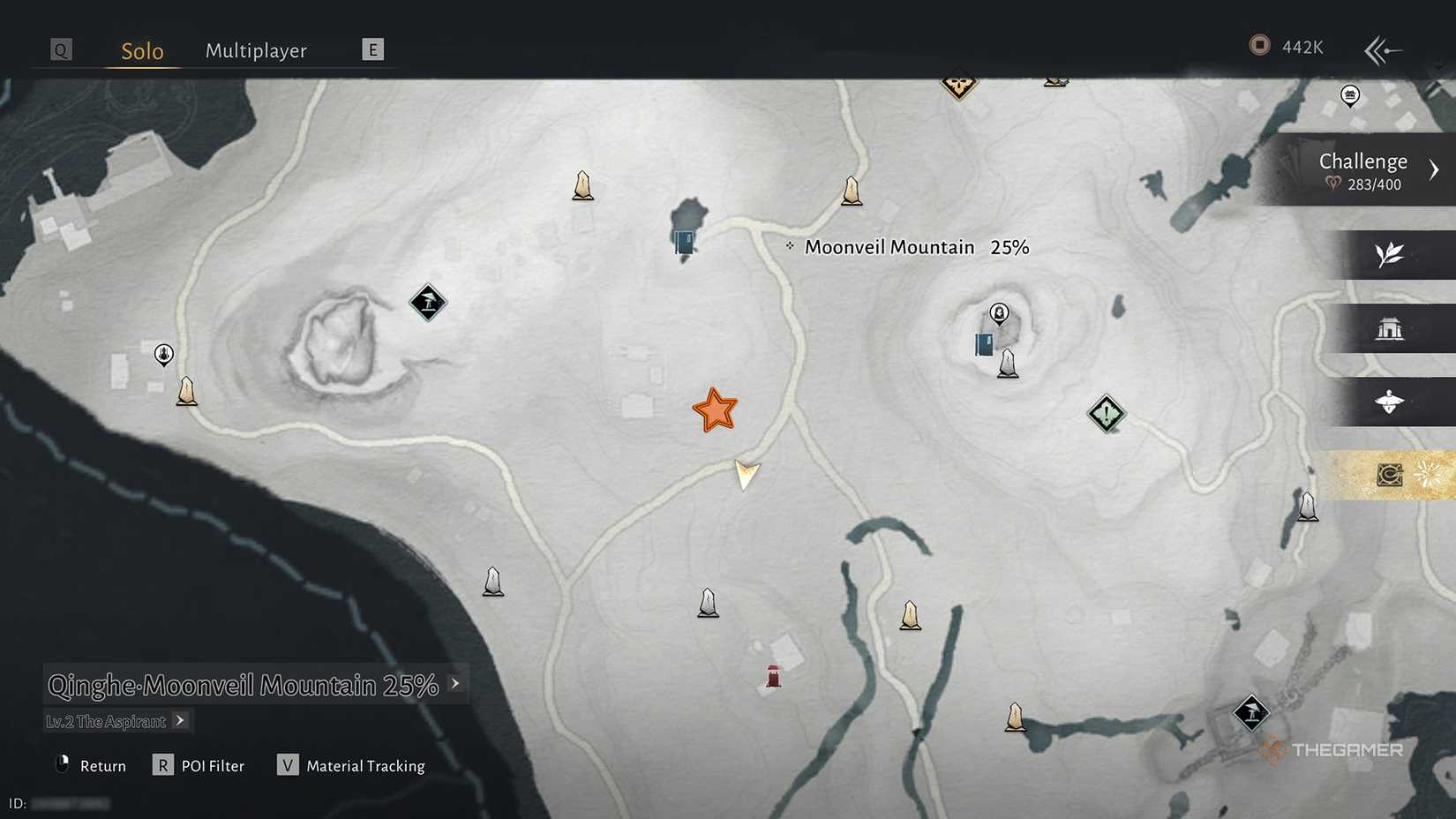Click the red lantern marker south of the star
The height and width of the screenshot is (819, 1456).
pos(772,674)
